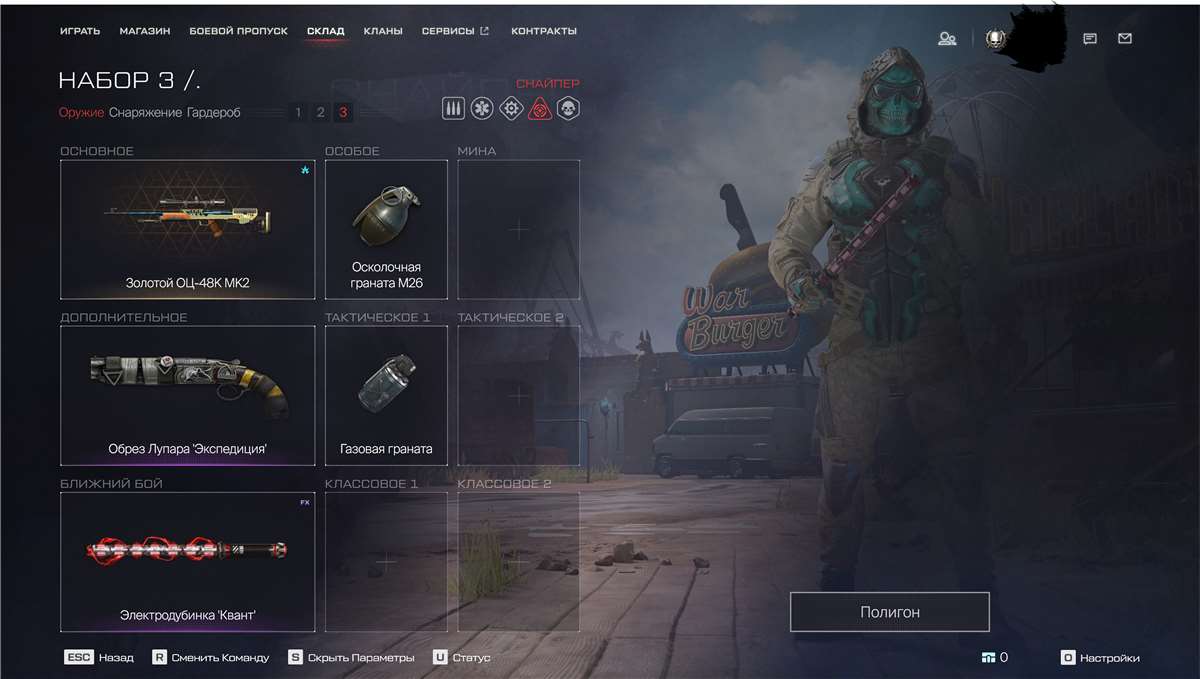Screen dimensions: 1200x679
Task: Choose the rifleman class bullets icon
Action: pos(453,108)
